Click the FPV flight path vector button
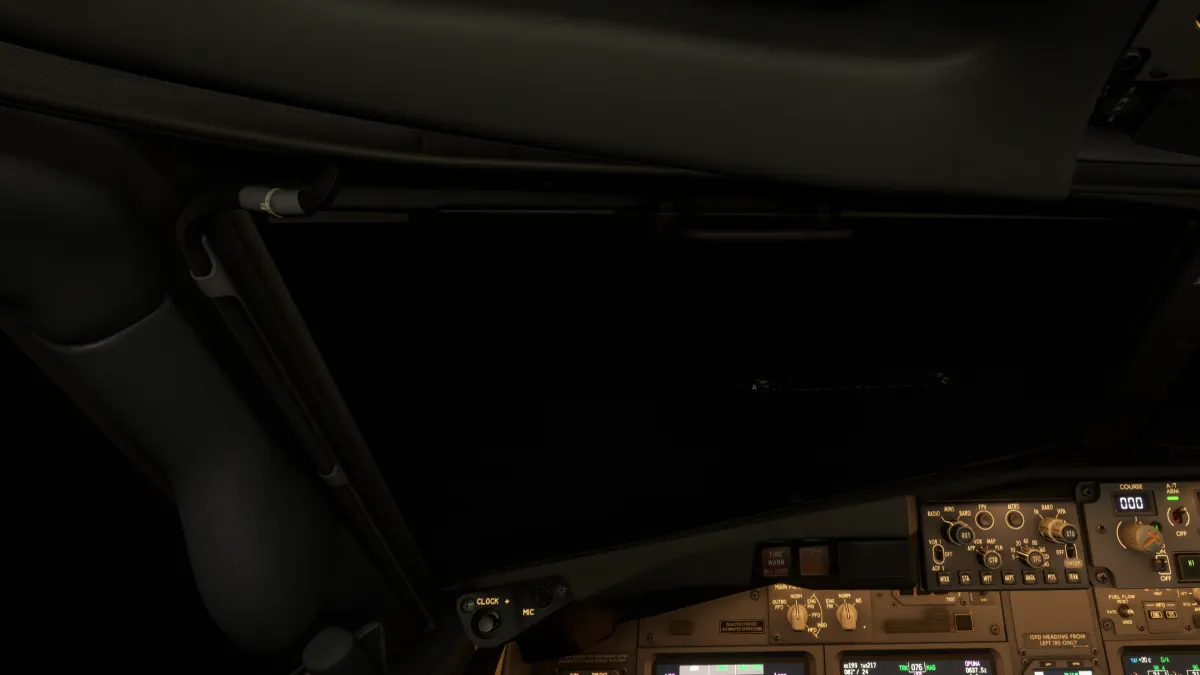 click(x=985, y=519)
